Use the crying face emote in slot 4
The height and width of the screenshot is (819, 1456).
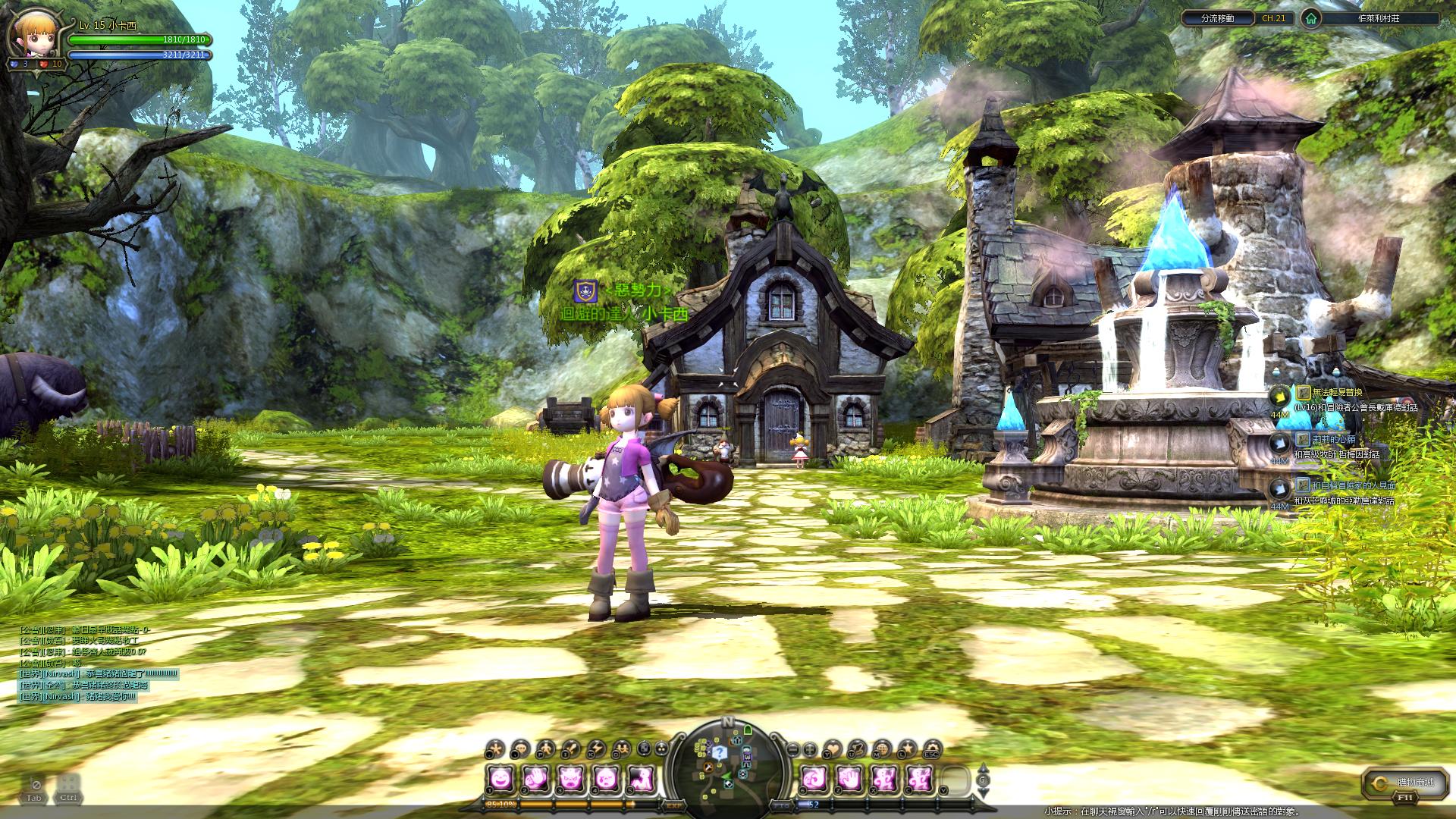605,777
